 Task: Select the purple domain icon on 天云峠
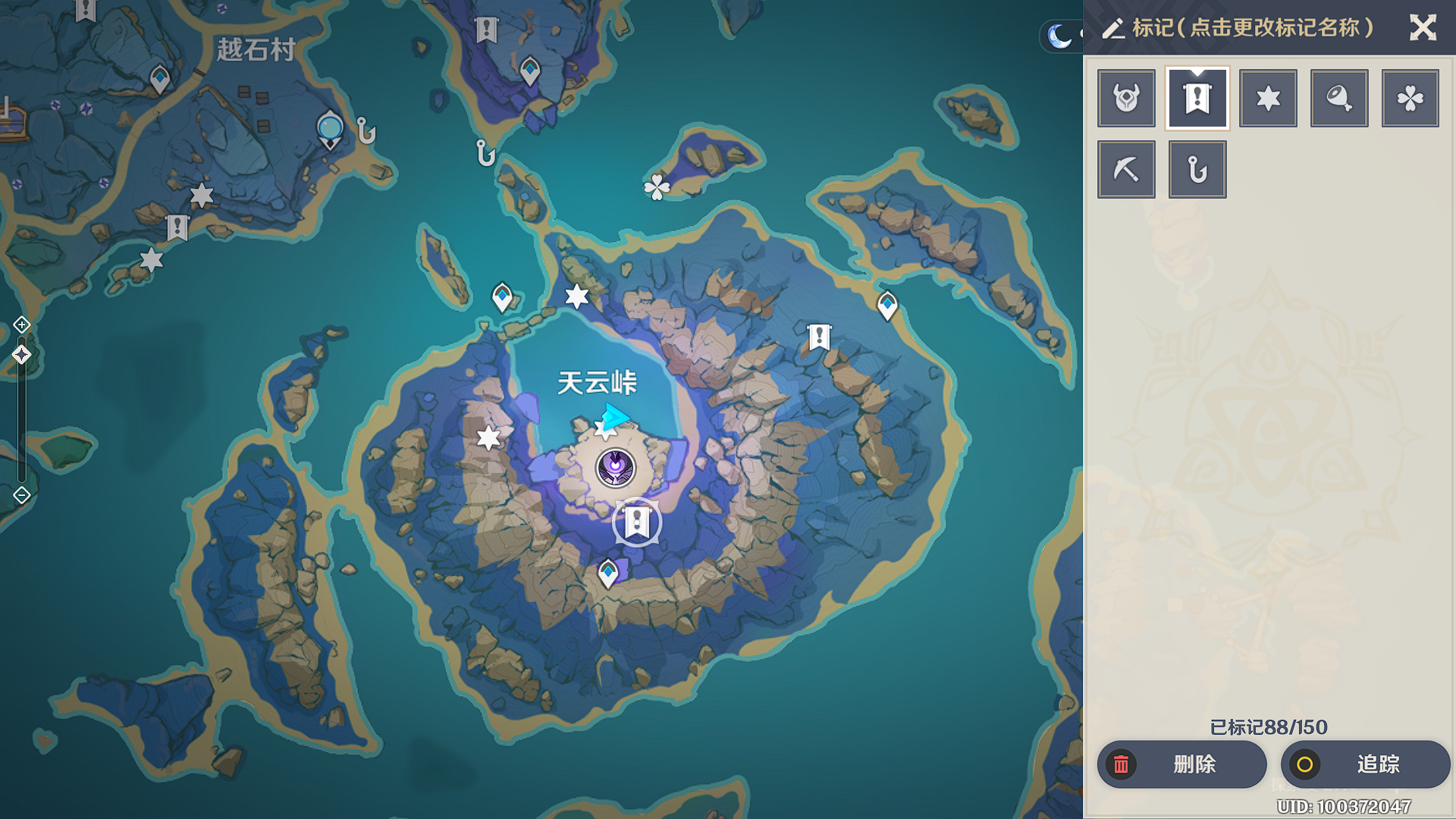pos(615,467)
